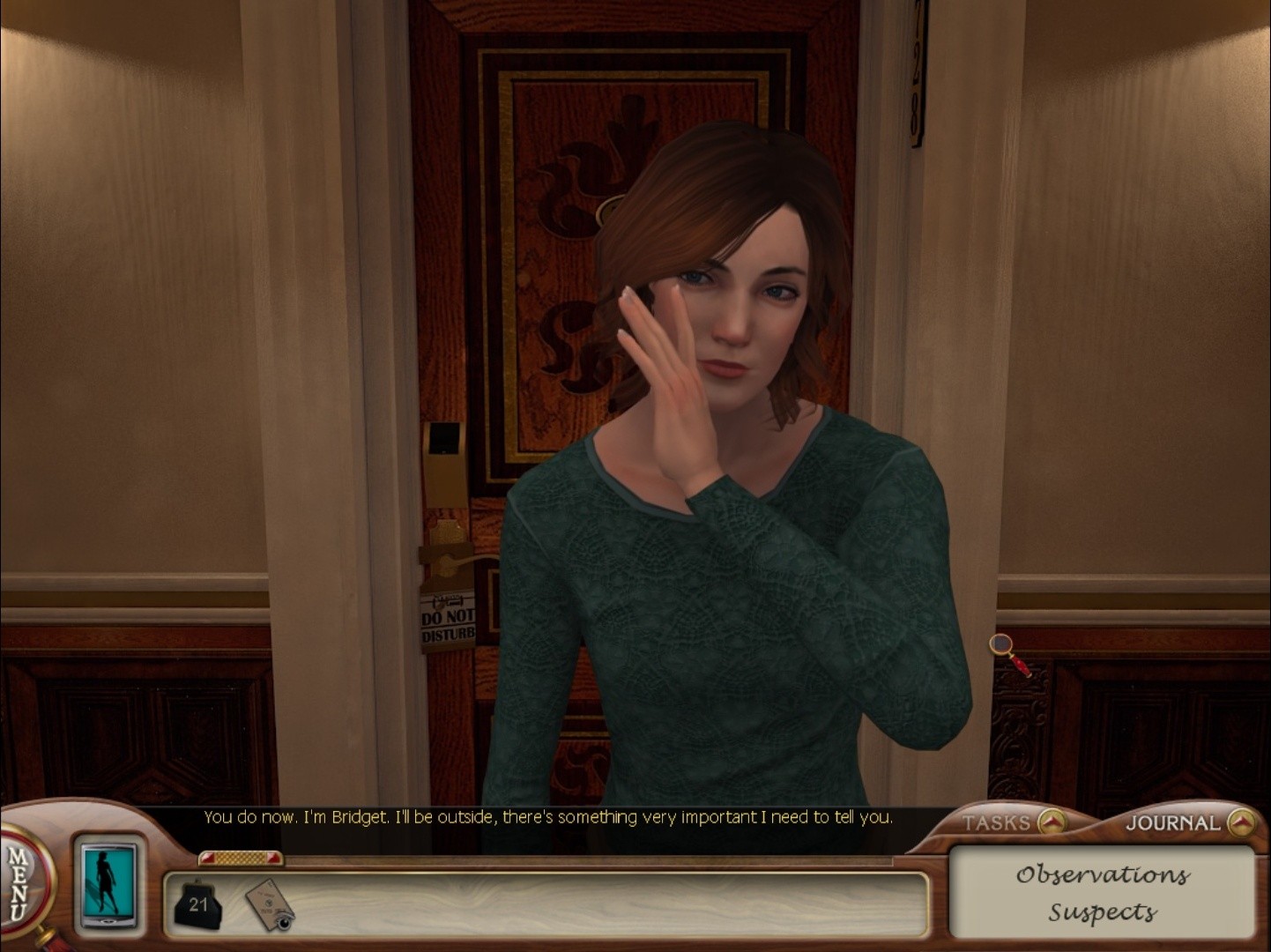Click the inventory scroll handle bar
The width and height of the screenshot is (1271, 952).
(240, 858)
